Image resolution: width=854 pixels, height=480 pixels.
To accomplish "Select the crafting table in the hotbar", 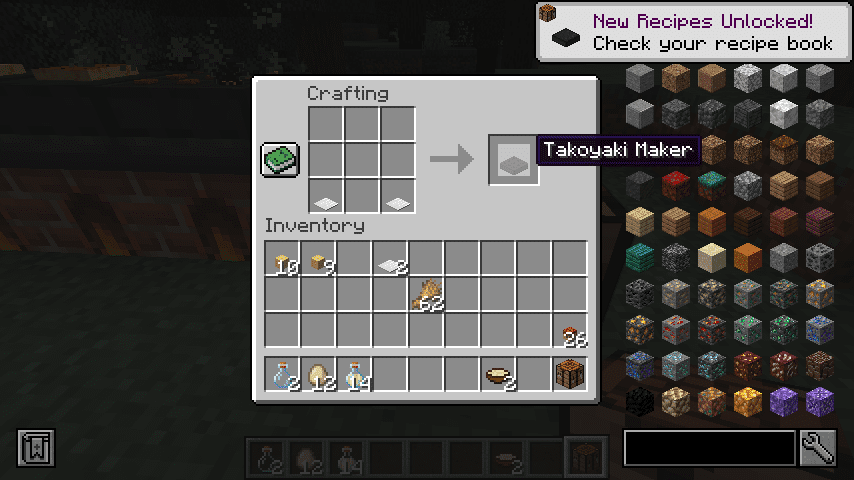I will click(570, 374).
